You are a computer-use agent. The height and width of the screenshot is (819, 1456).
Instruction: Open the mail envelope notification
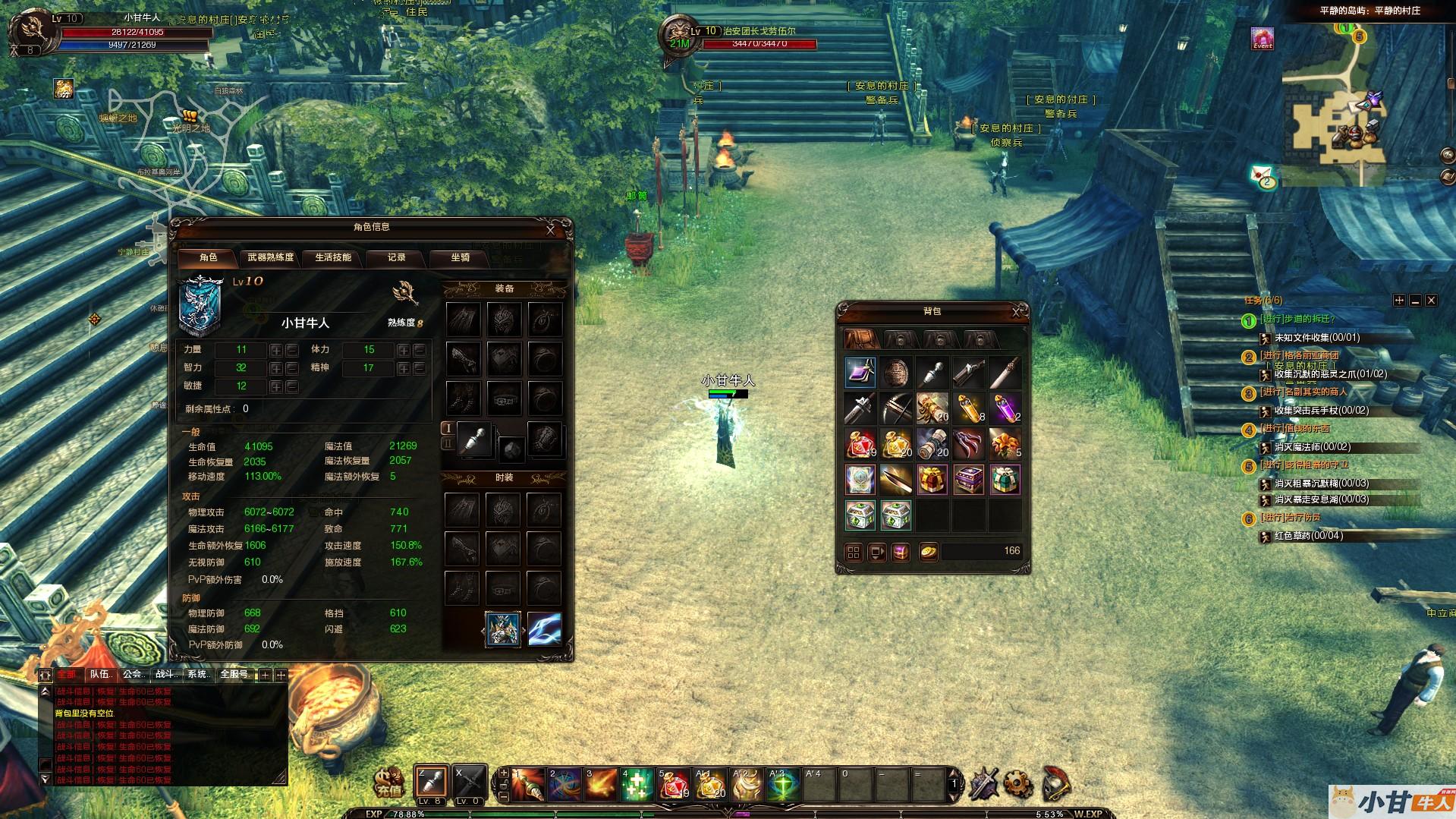point(1263,176)
